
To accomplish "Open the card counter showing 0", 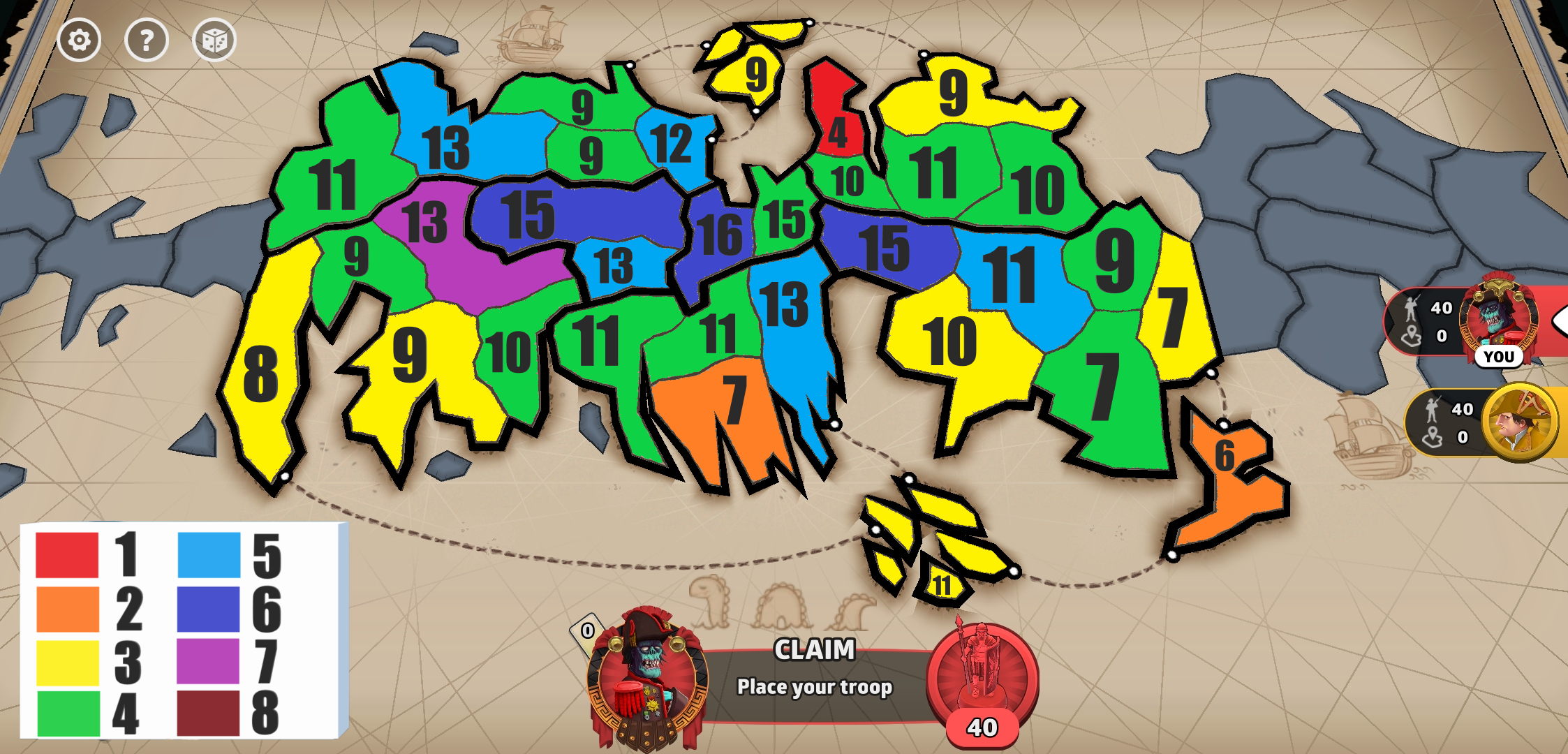I will [589, 632].
